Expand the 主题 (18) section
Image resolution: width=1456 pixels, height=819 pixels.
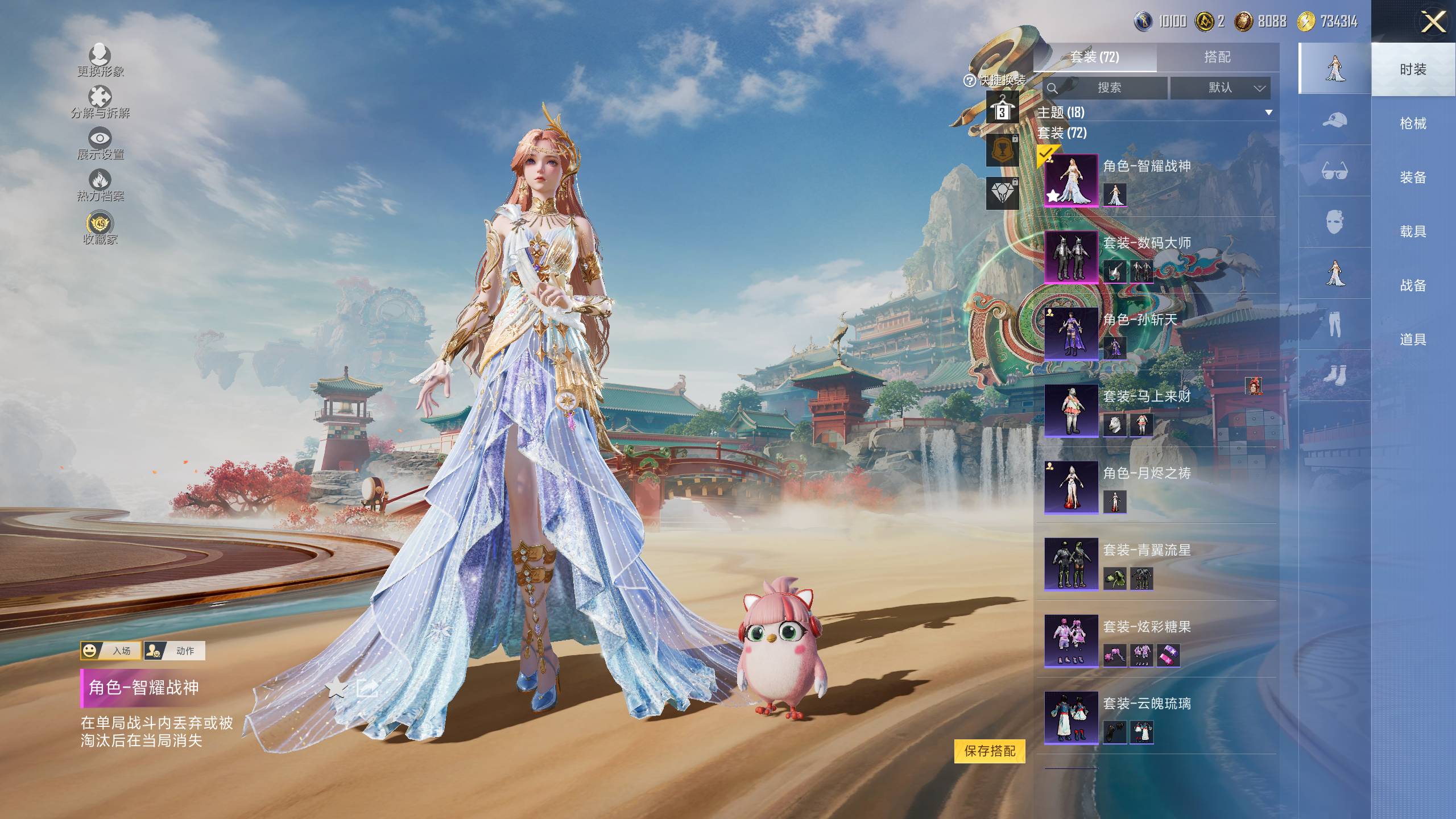click(1268, 113)
